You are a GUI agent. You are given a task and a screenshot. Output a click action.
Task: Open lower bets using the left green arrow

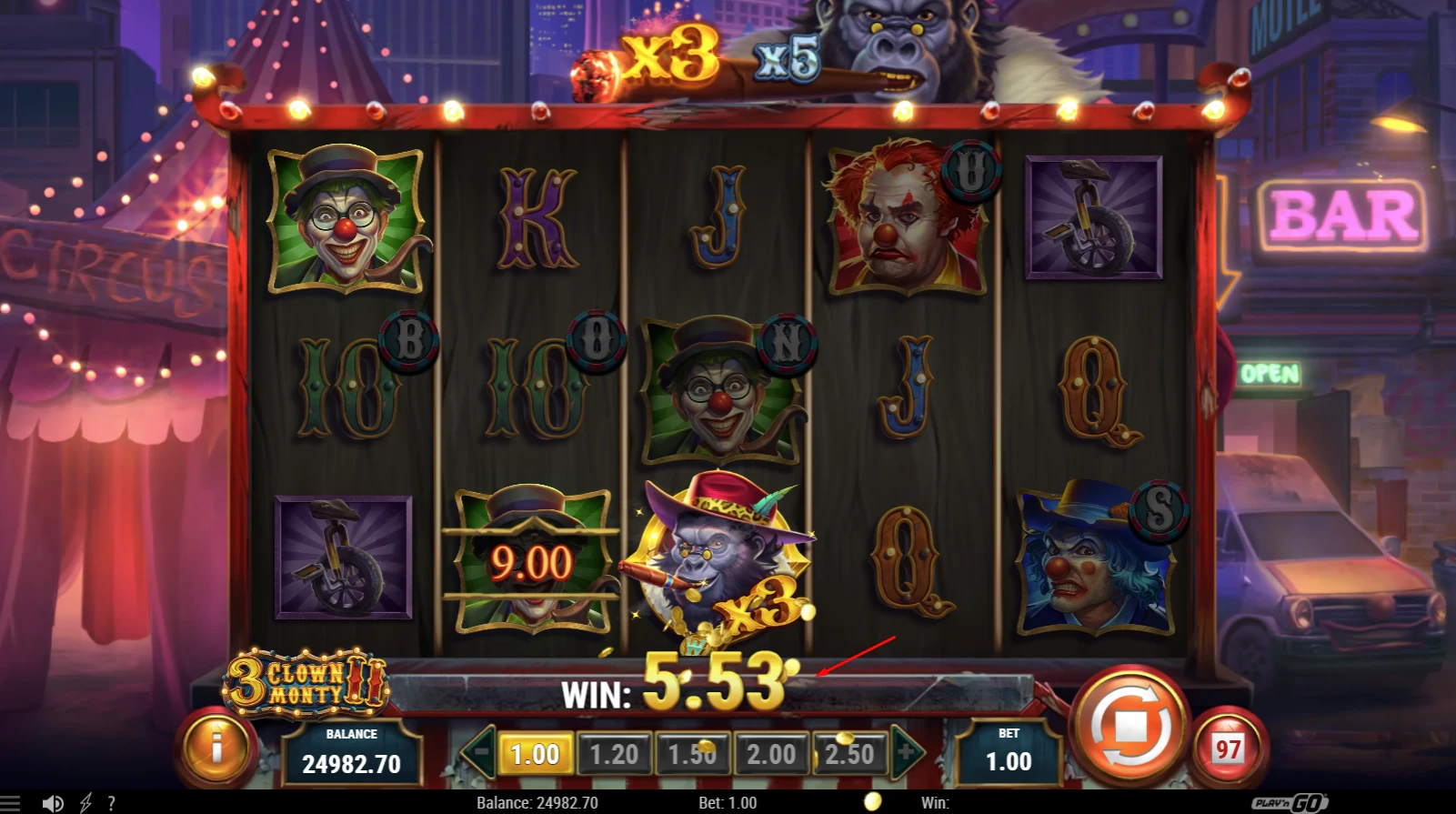coord(480,753)
